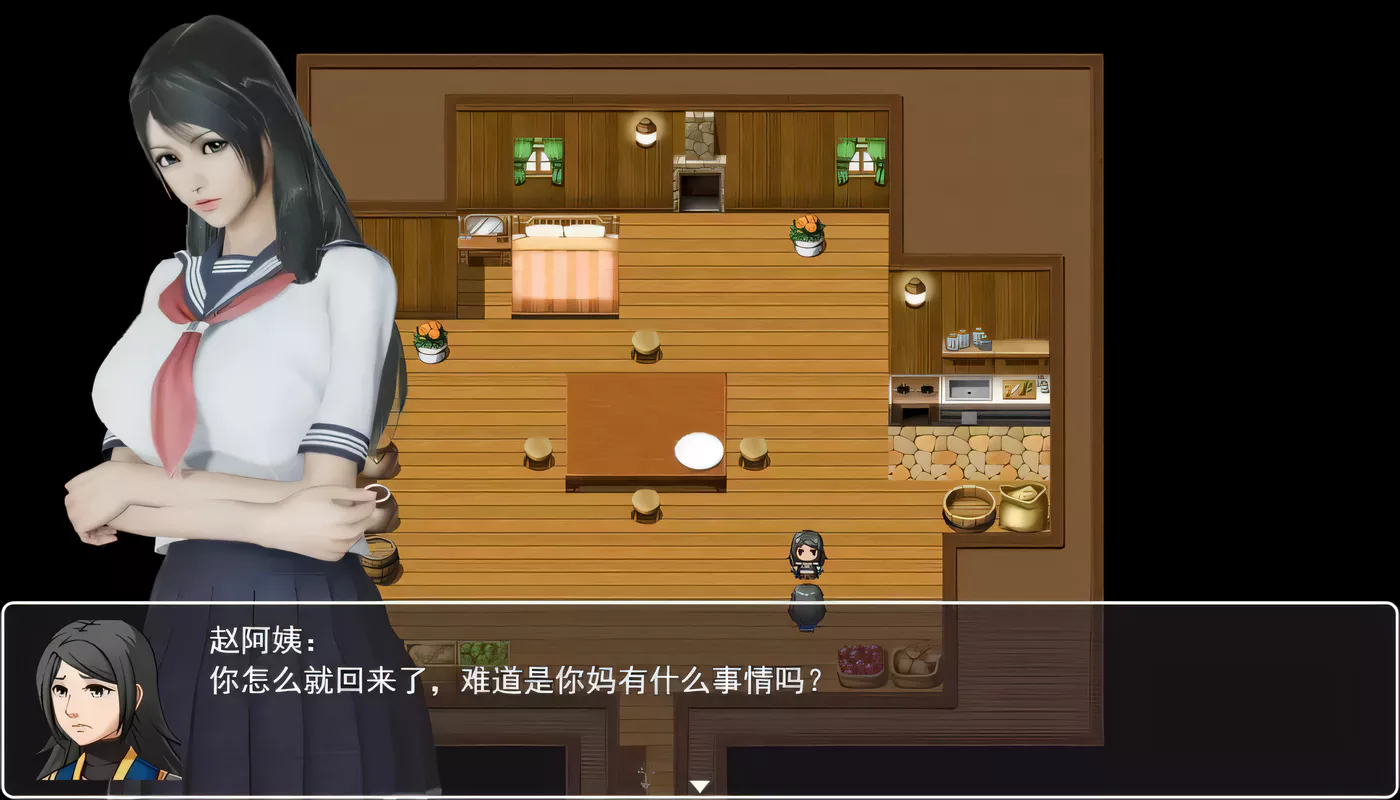Select the jars on the kitchen shelf
The width and height of the screenshot is (1400, 800).
[x=967, y=340]
